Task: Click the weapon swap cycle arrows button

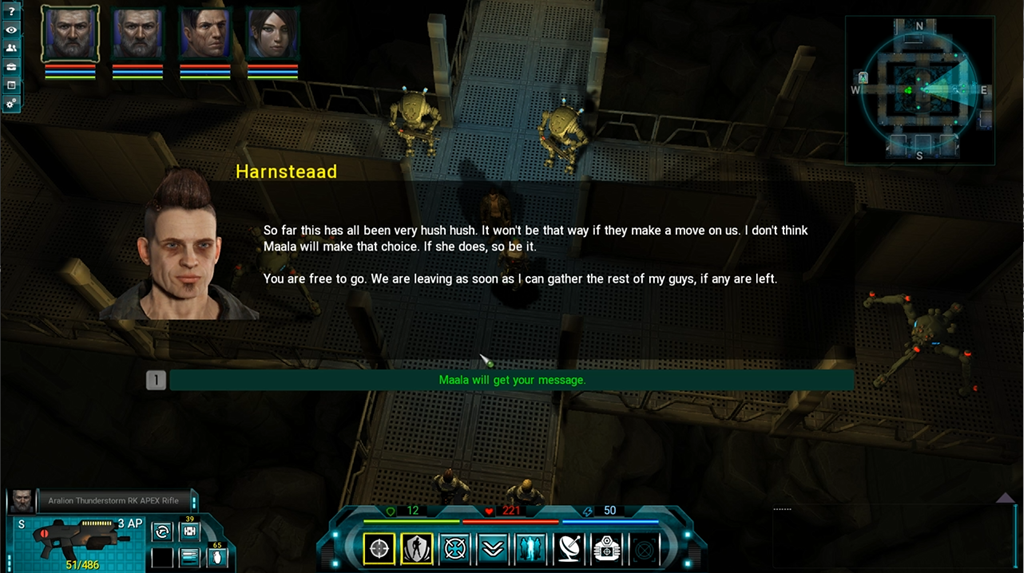Action: tap(162, 532)
